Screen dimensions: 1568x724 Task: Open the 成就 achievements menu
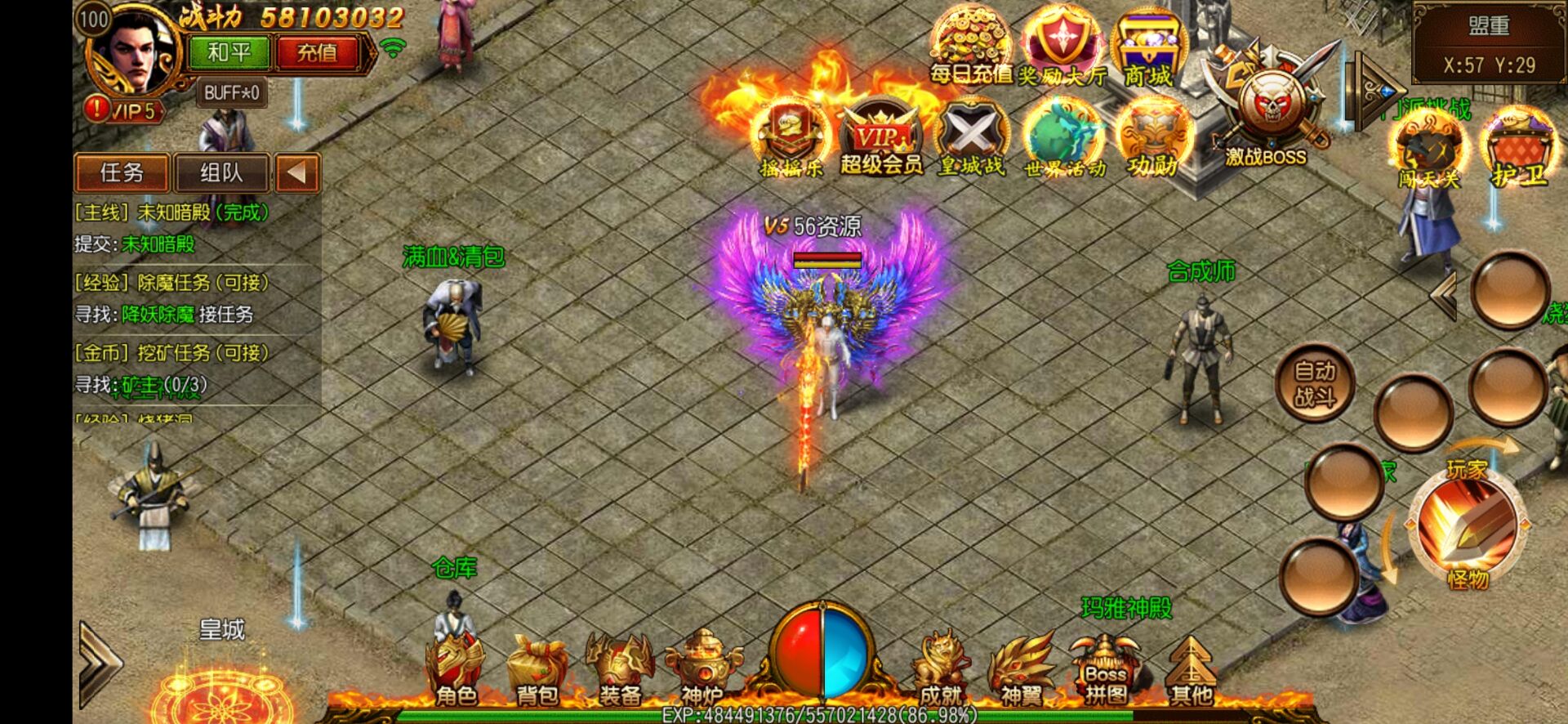pyautogui.click(x=940, y=670)
